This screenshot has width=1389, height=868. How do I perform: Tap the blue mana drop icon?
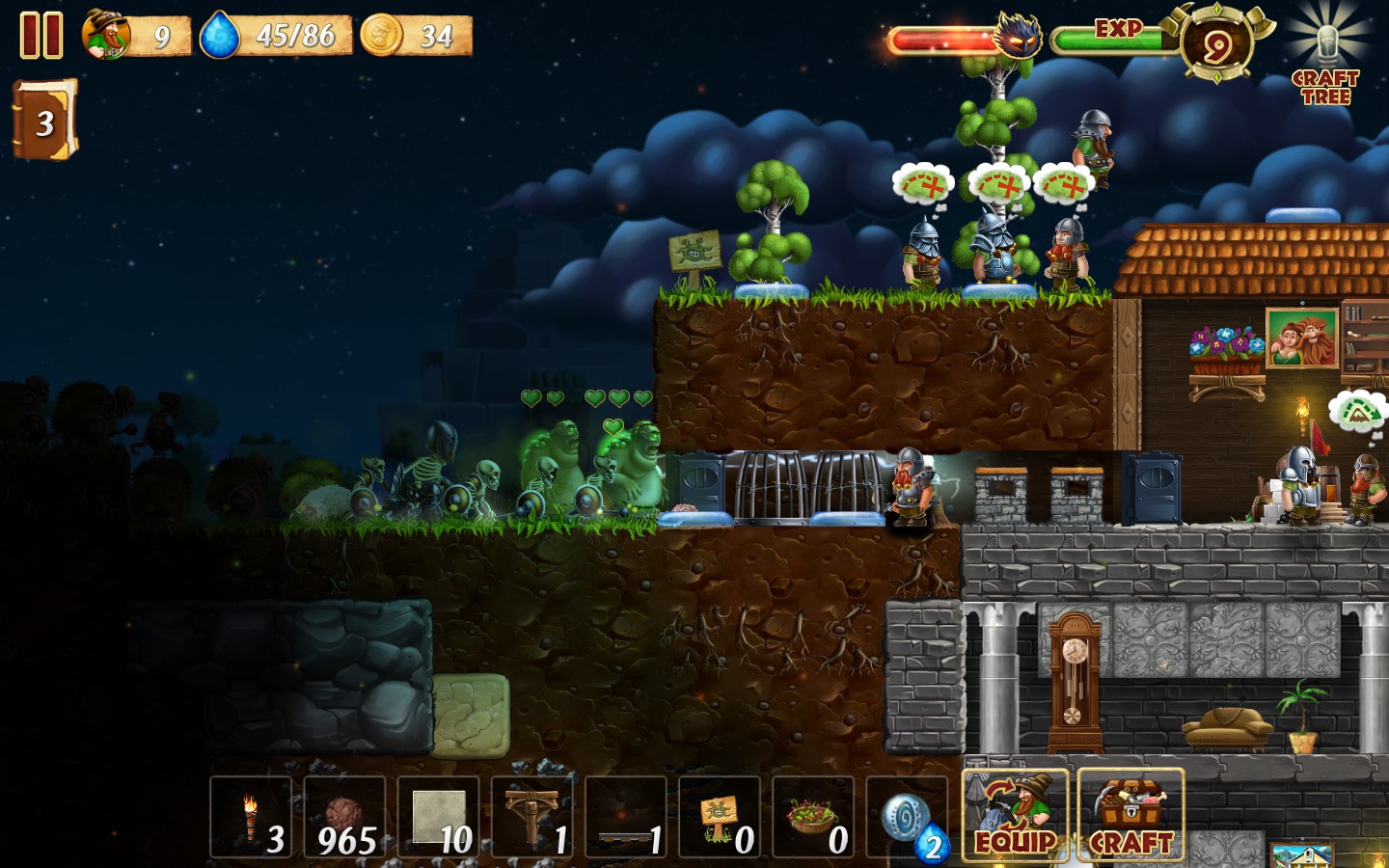click(220, 36)
